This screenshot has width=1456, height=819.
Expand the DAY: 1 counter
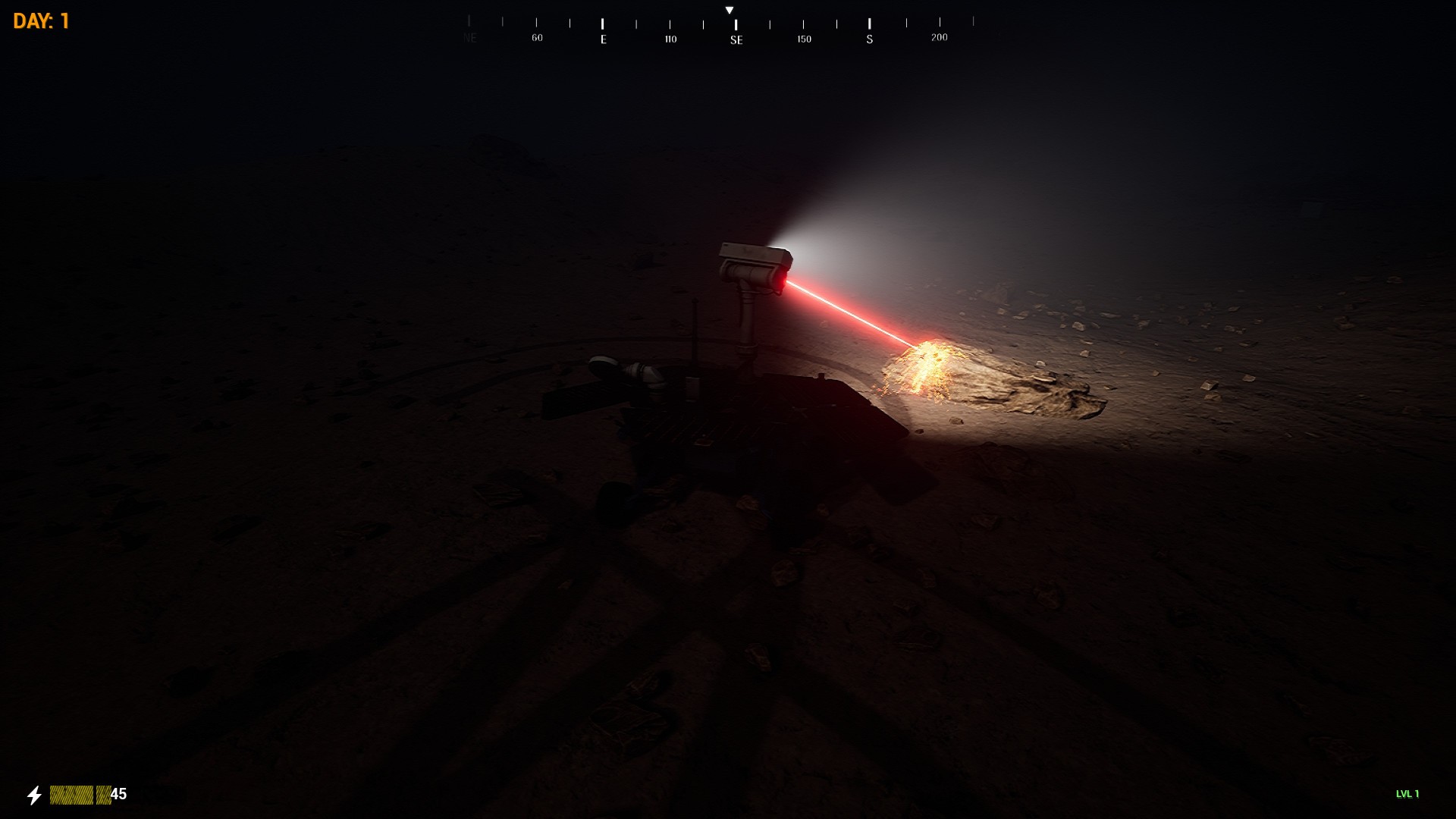pyautogui.click(x=42, y=20)
